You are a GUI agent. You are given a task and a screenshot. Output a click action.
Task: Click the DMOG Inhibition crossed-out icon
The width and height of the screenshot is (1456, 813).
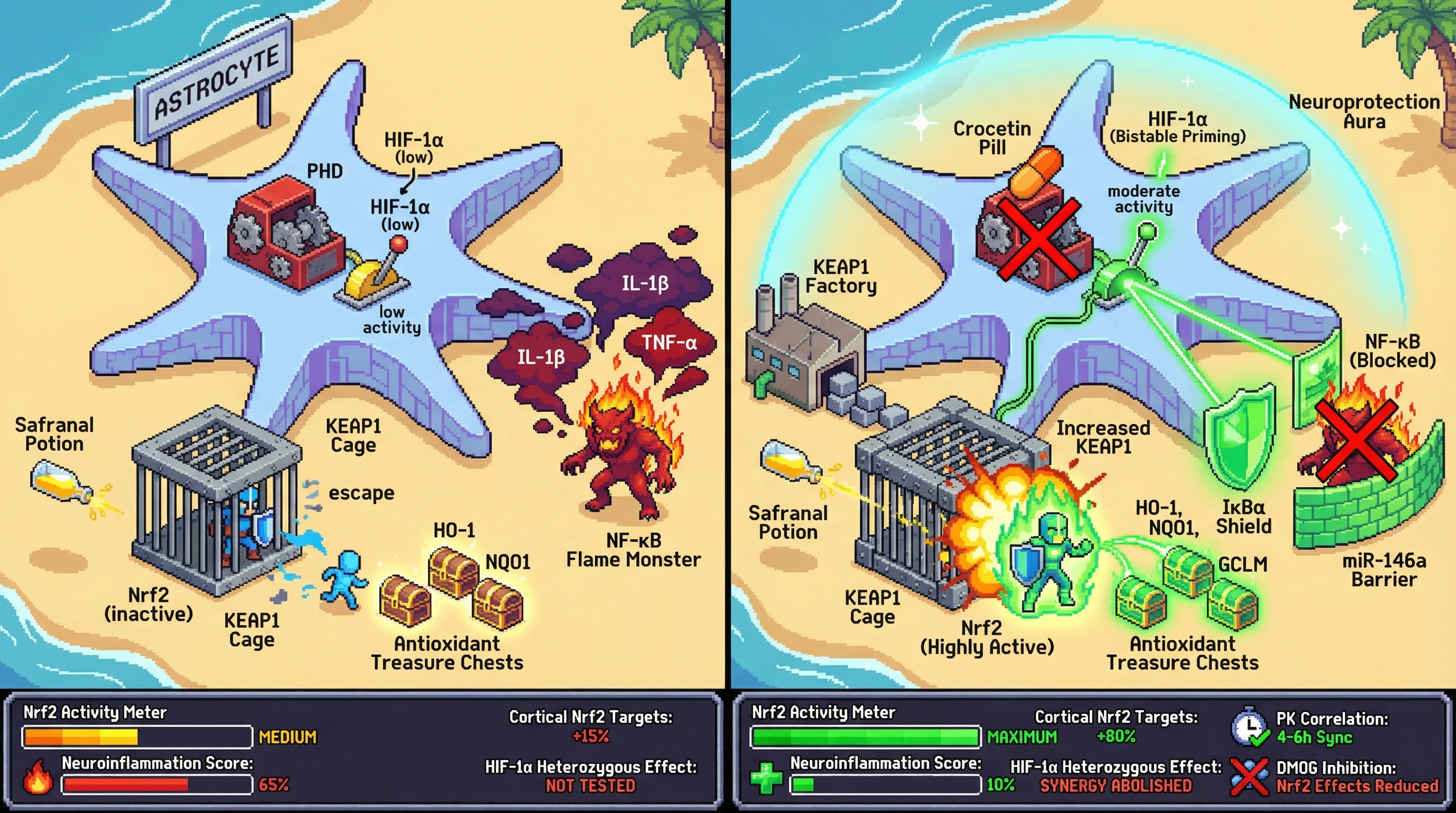pyautogui.click(x=1249, y=777)
